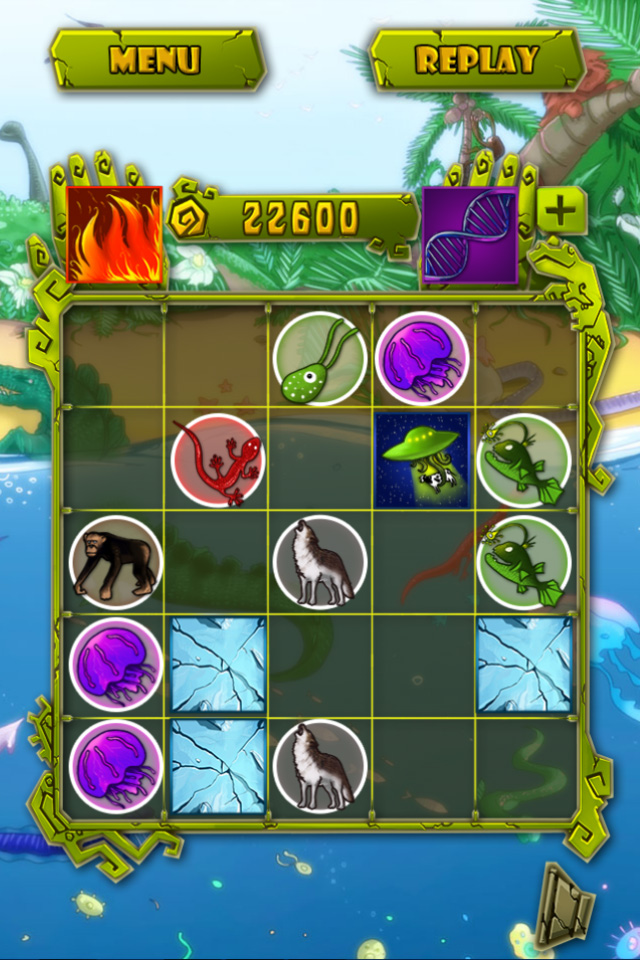Click the stone tablet icon in the corner

564,904
